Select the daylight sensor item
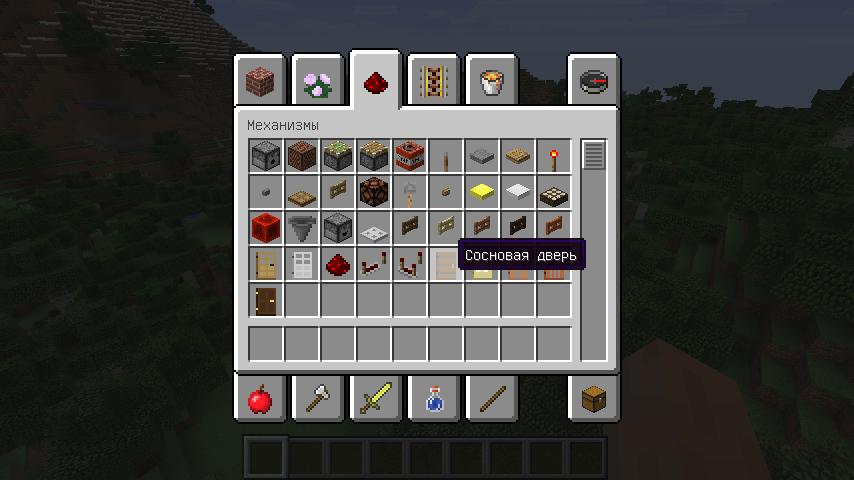Viewport: 854px width, 480px height. click(553, 192)
